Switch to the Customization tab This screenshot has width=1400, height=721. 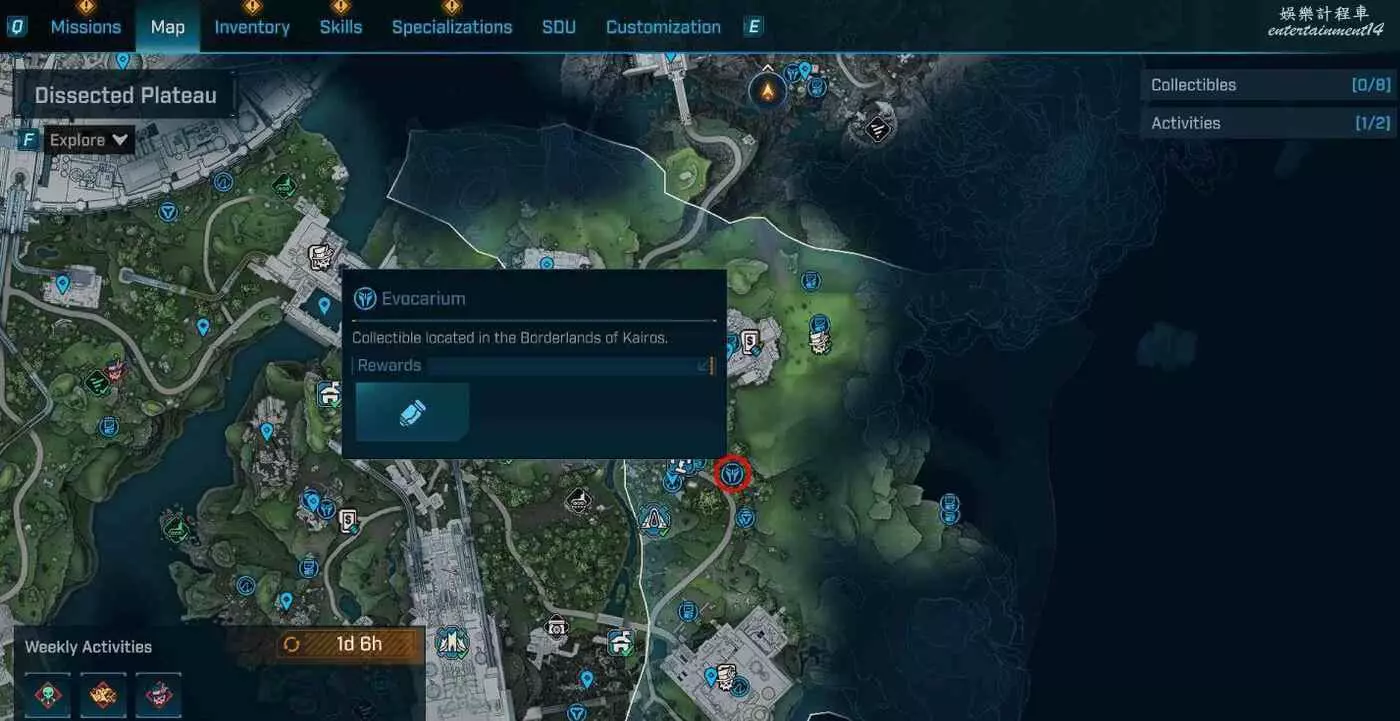663,27
